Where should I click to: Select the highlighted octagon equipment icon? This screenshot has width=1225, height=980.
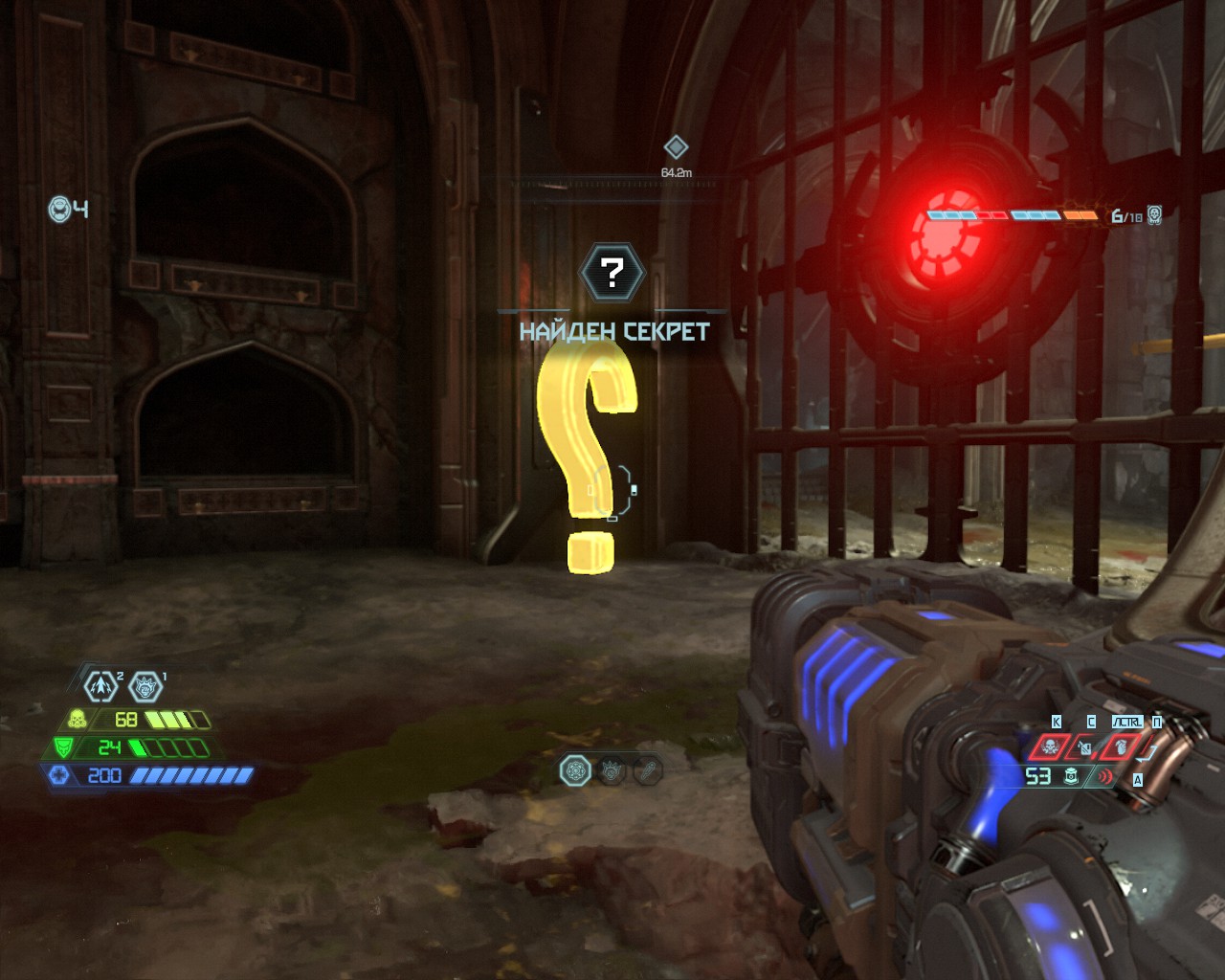(x=575, y=770)
